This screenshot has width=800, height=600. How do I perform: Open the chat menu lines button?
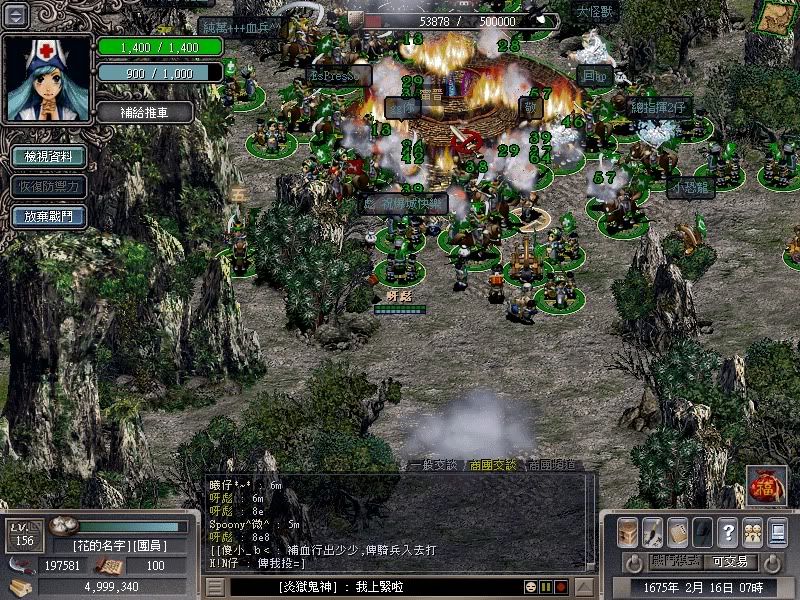click(215, 587)
